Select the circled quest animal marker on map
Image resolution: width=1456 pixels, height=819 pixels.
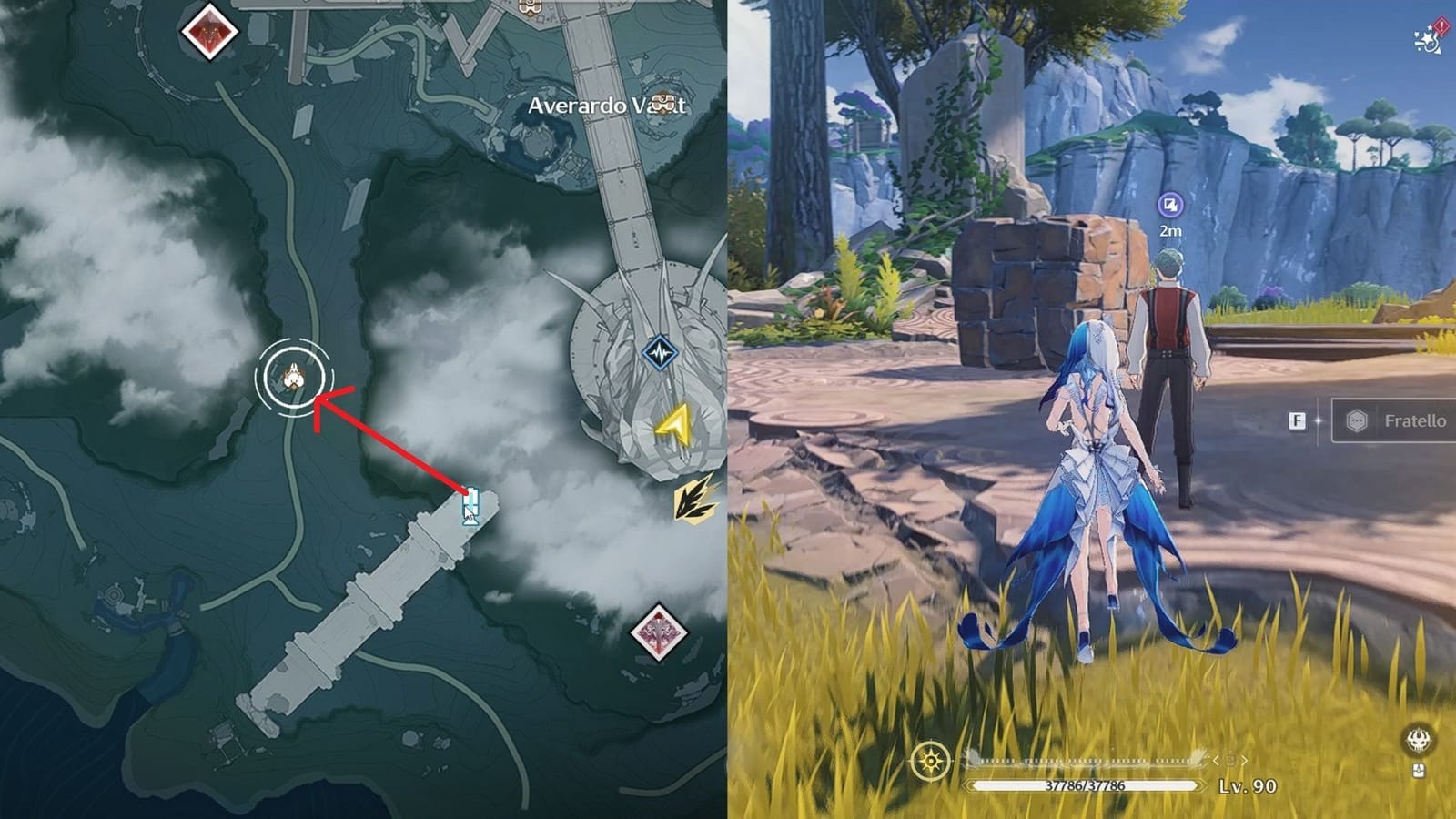(295, 374)
